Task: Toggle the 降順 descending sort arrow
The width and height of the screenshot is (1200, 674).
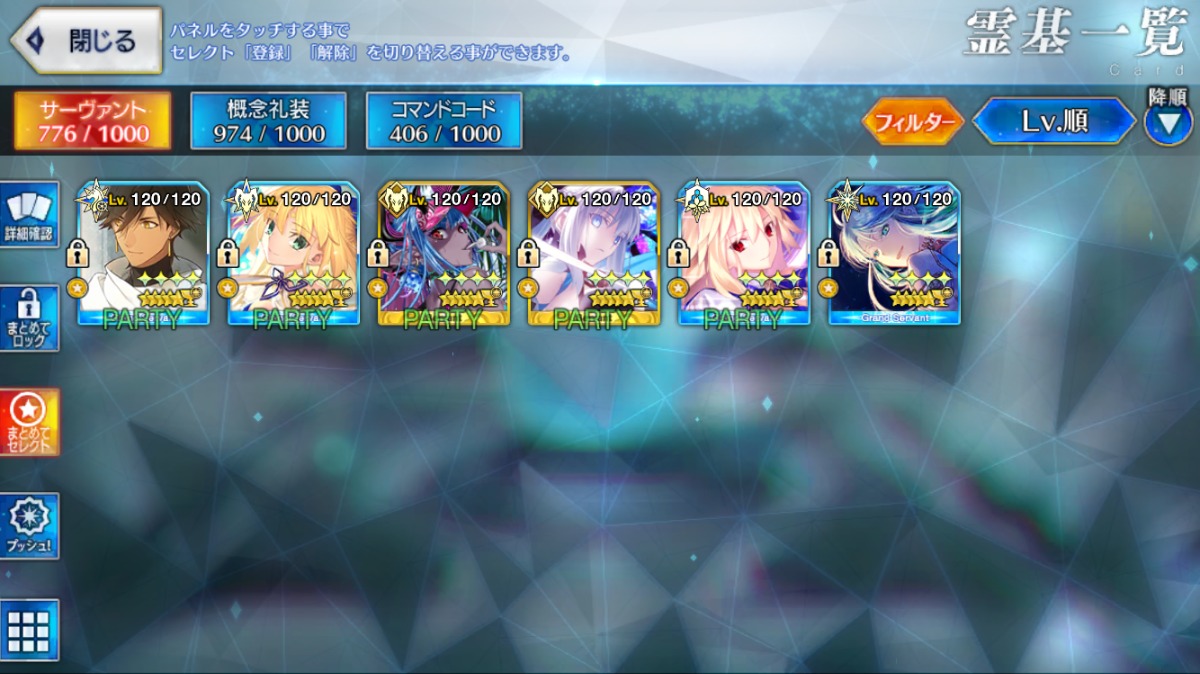Action: click(x=1167, y=123)
